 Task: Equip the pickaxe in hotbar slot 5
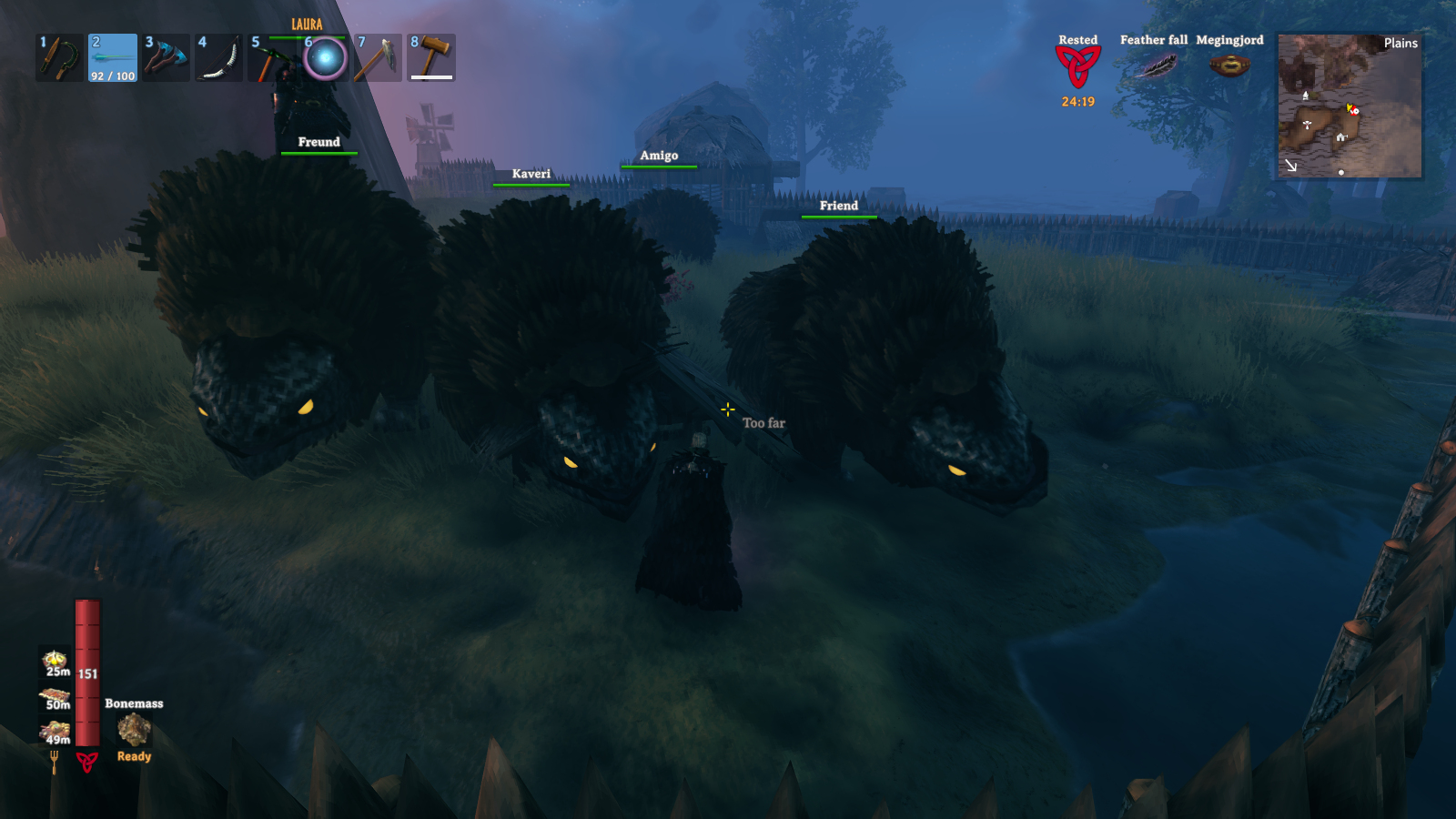point(271,58)
